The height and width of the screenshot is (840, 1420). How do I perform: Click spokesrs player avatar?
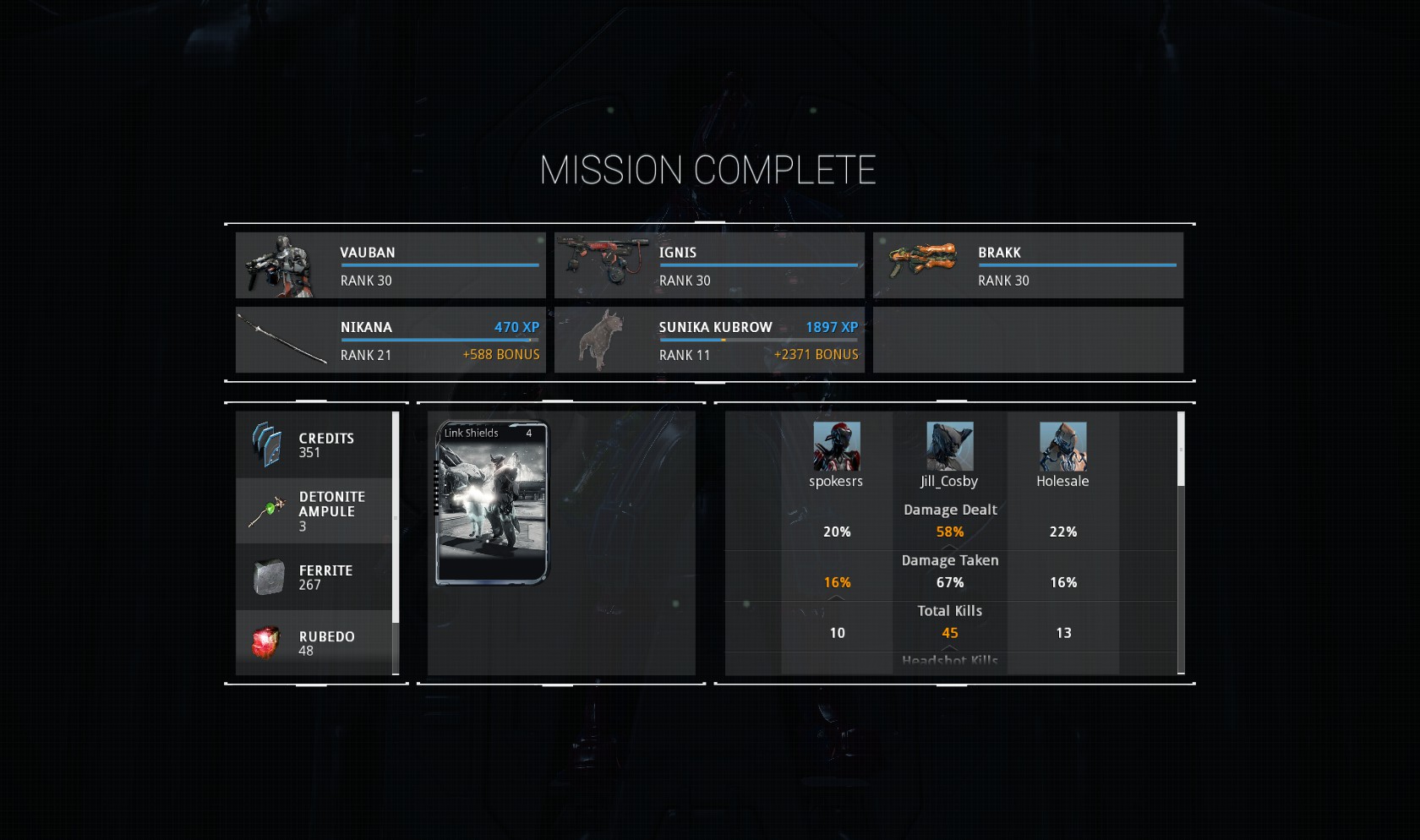point(837,446)
